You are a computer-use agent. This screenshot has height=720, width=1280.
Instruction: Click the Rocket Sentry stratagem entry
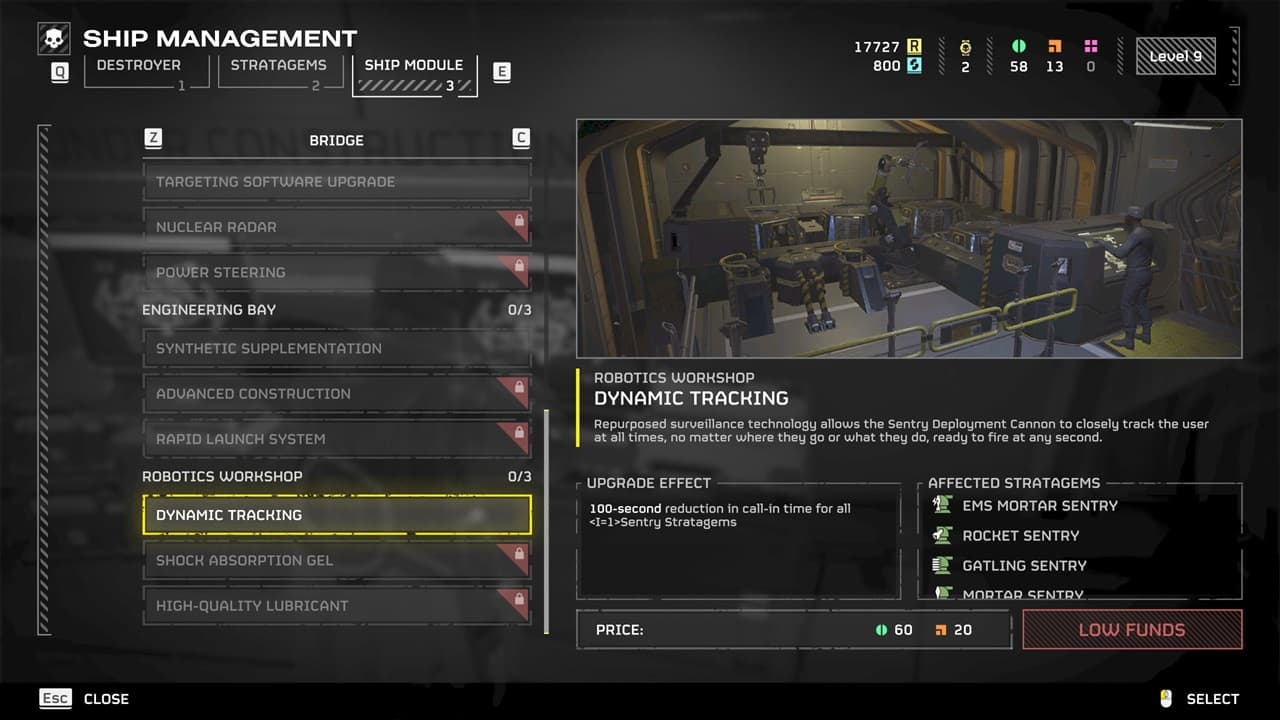[x=1020, y=536]
